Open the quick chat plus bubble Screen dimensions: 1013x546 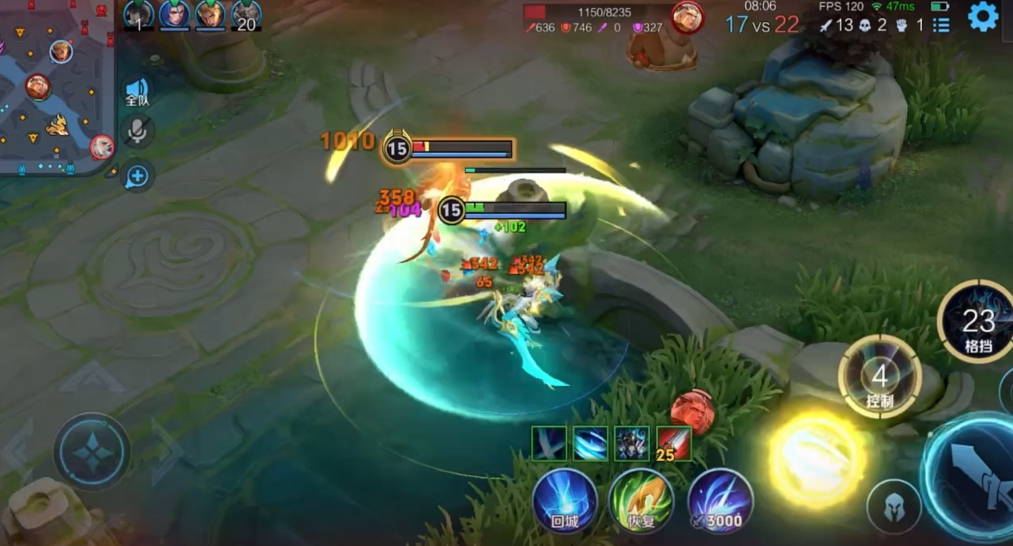137,177
